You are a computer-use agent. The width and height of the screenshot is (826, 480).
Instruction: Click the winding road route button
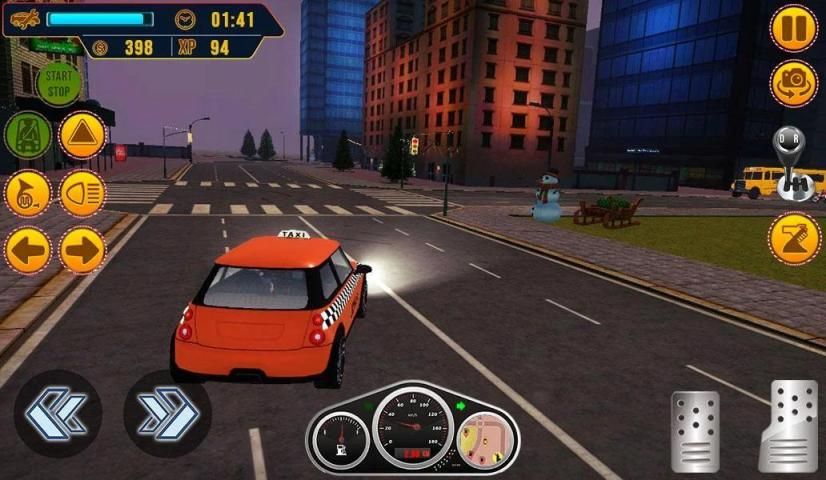(794, 239)
